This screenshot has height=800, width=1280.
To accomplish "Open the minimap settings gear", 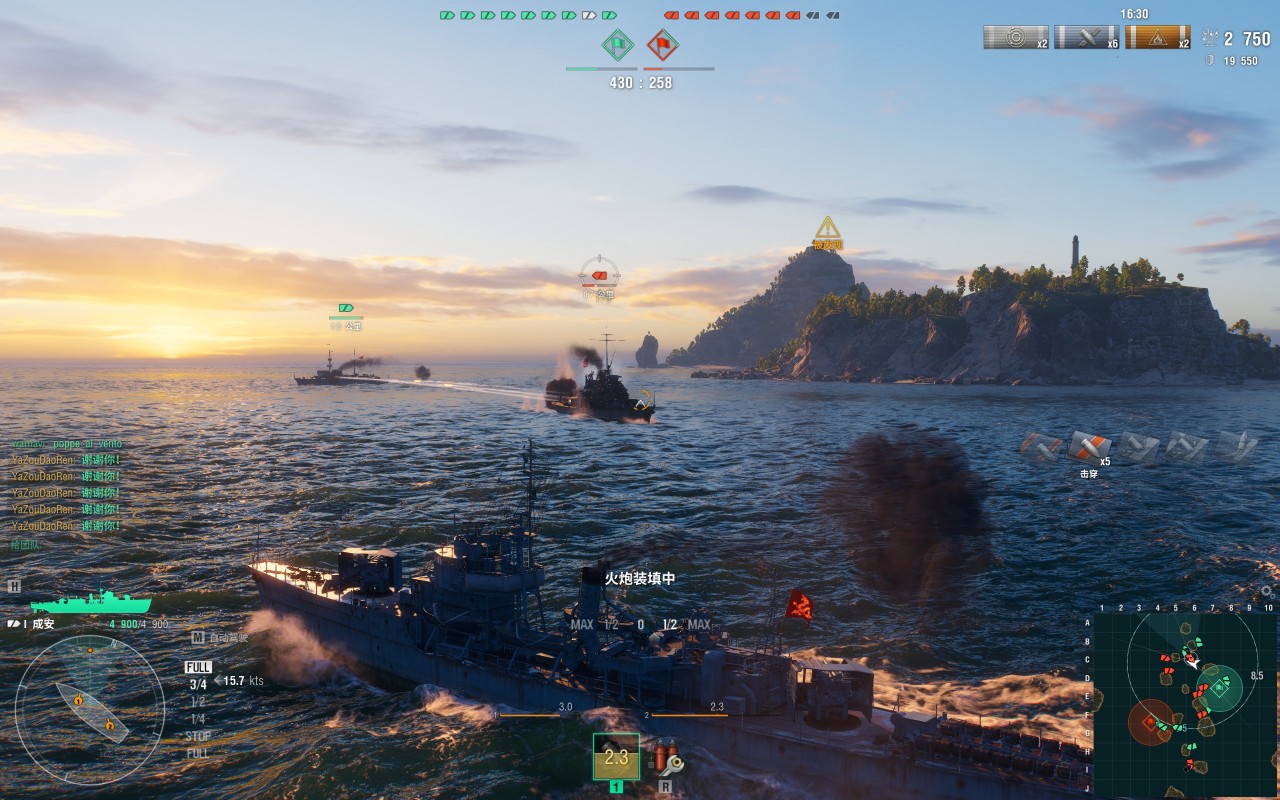I will click(x=1267, y=591).
